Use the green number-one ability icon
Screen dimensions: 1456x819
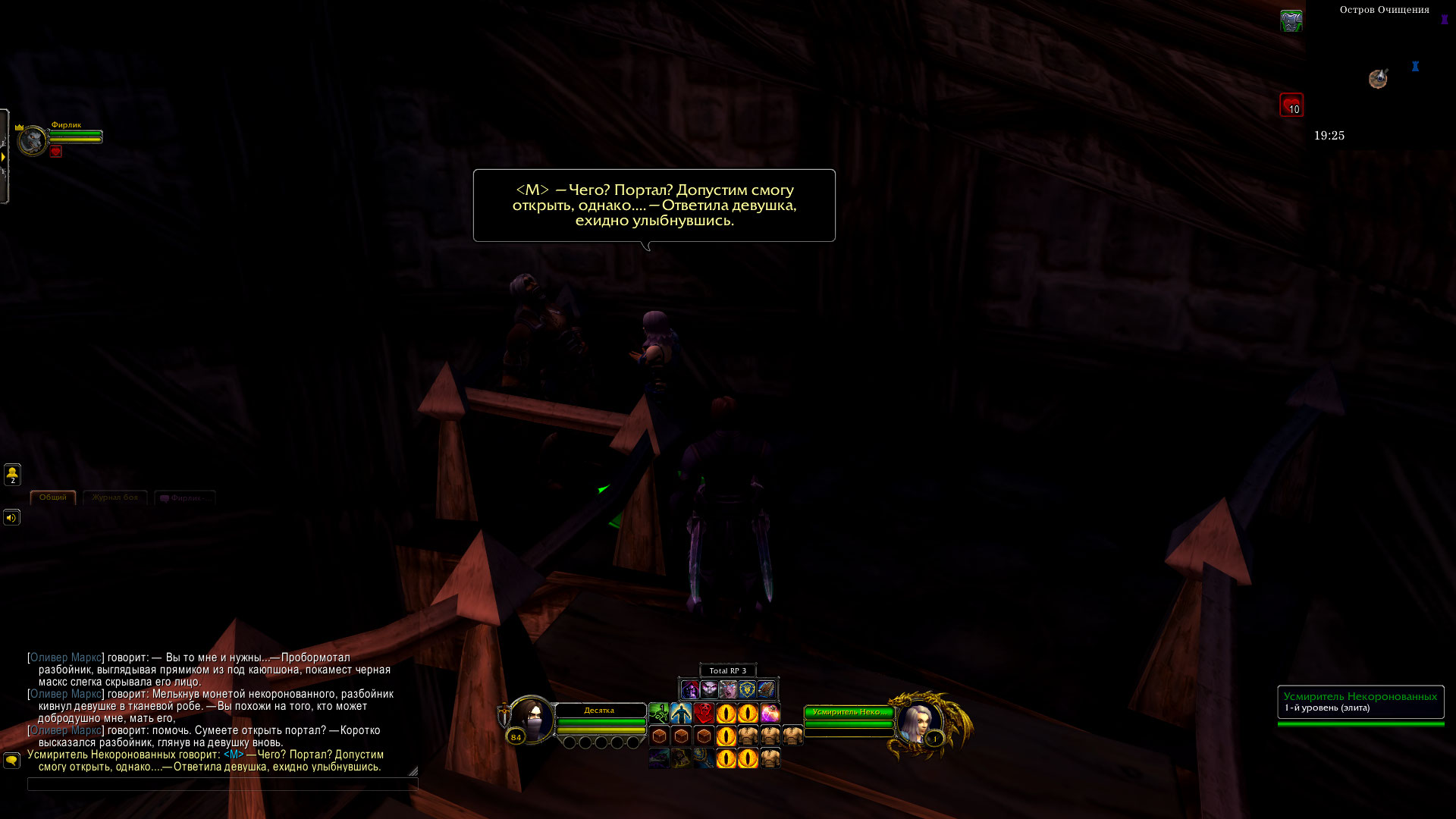[x=659, y=714]
